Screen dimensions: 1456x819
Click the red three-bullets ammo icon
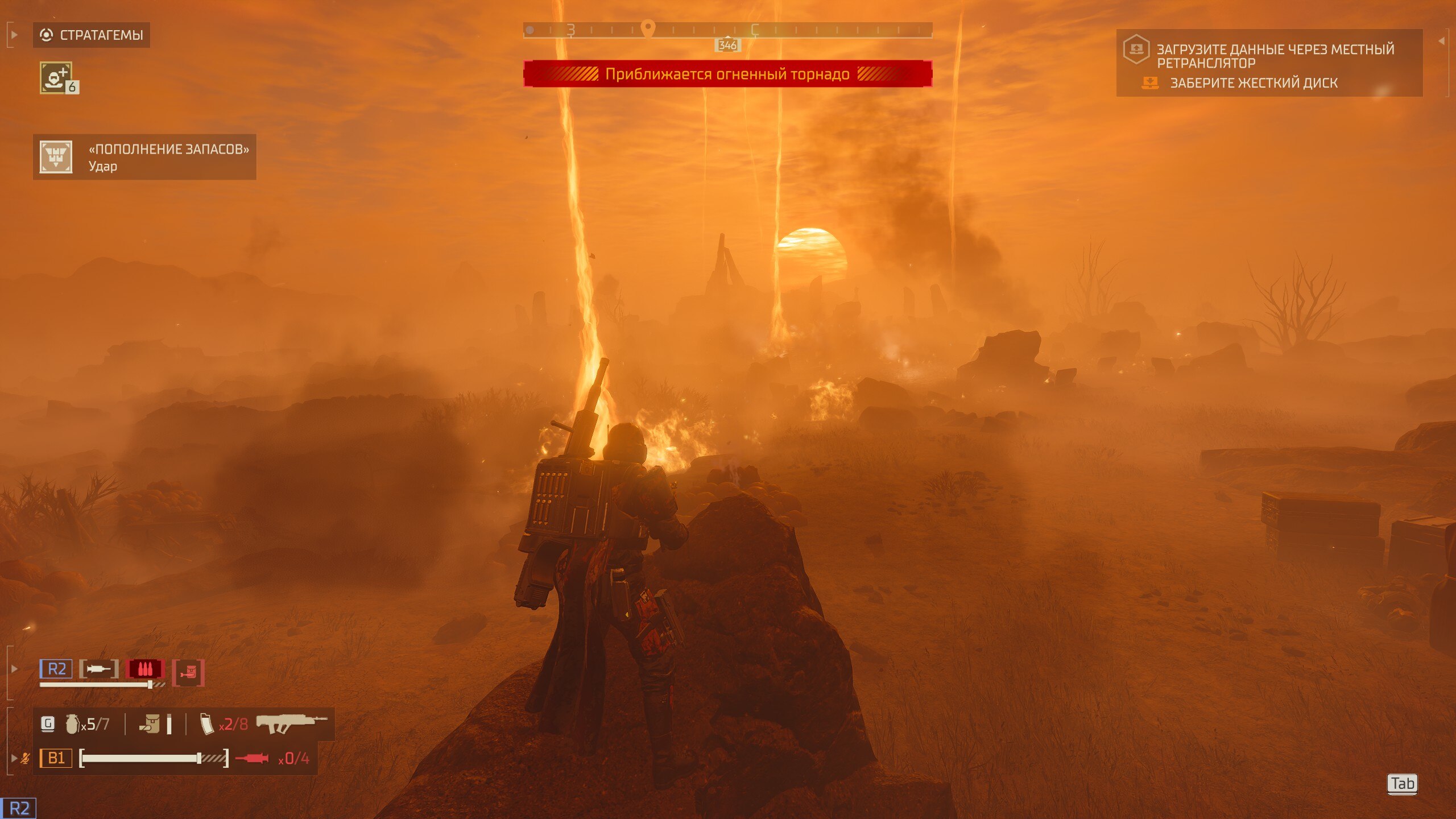(x=145, y=669)
